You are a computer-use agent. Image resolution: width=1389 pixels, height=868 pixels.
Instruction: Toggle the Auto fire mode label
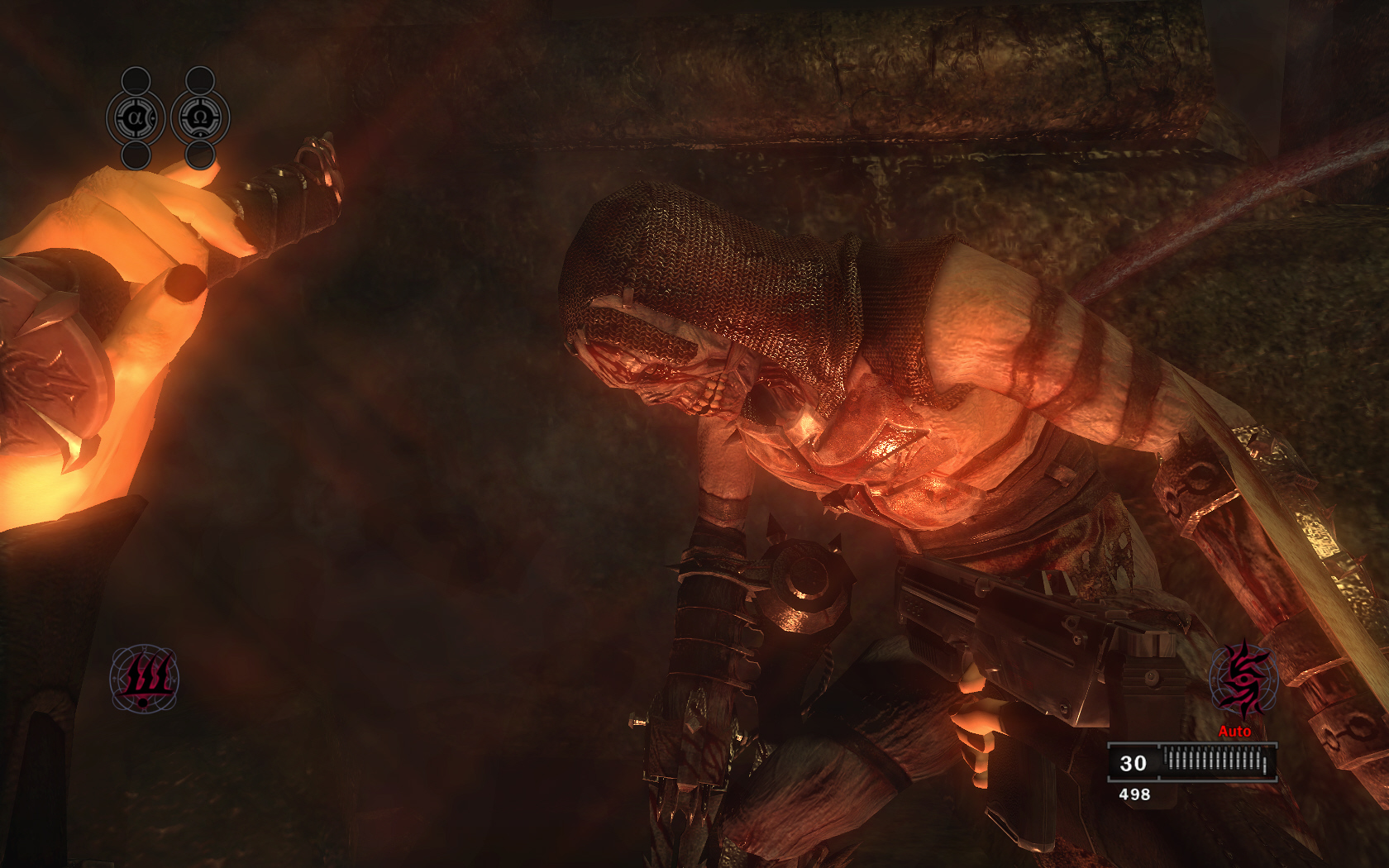point(1234,731)
